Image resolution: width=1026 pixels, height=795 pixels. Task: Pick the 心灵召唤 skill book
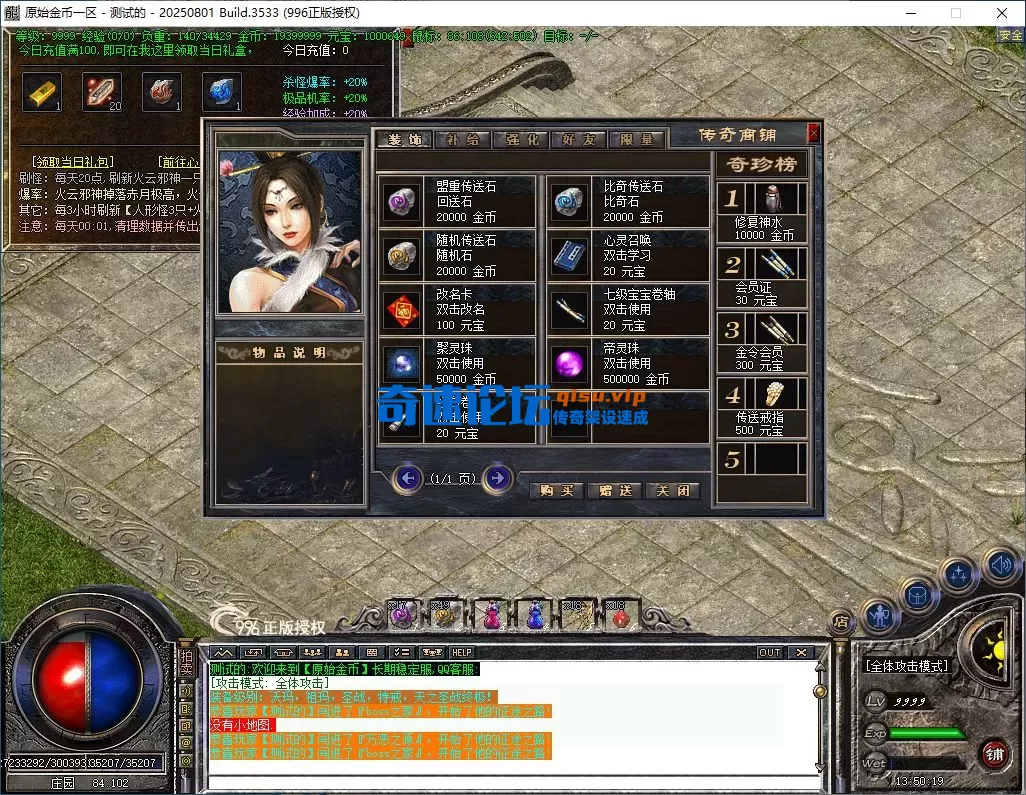coord(571,256)
